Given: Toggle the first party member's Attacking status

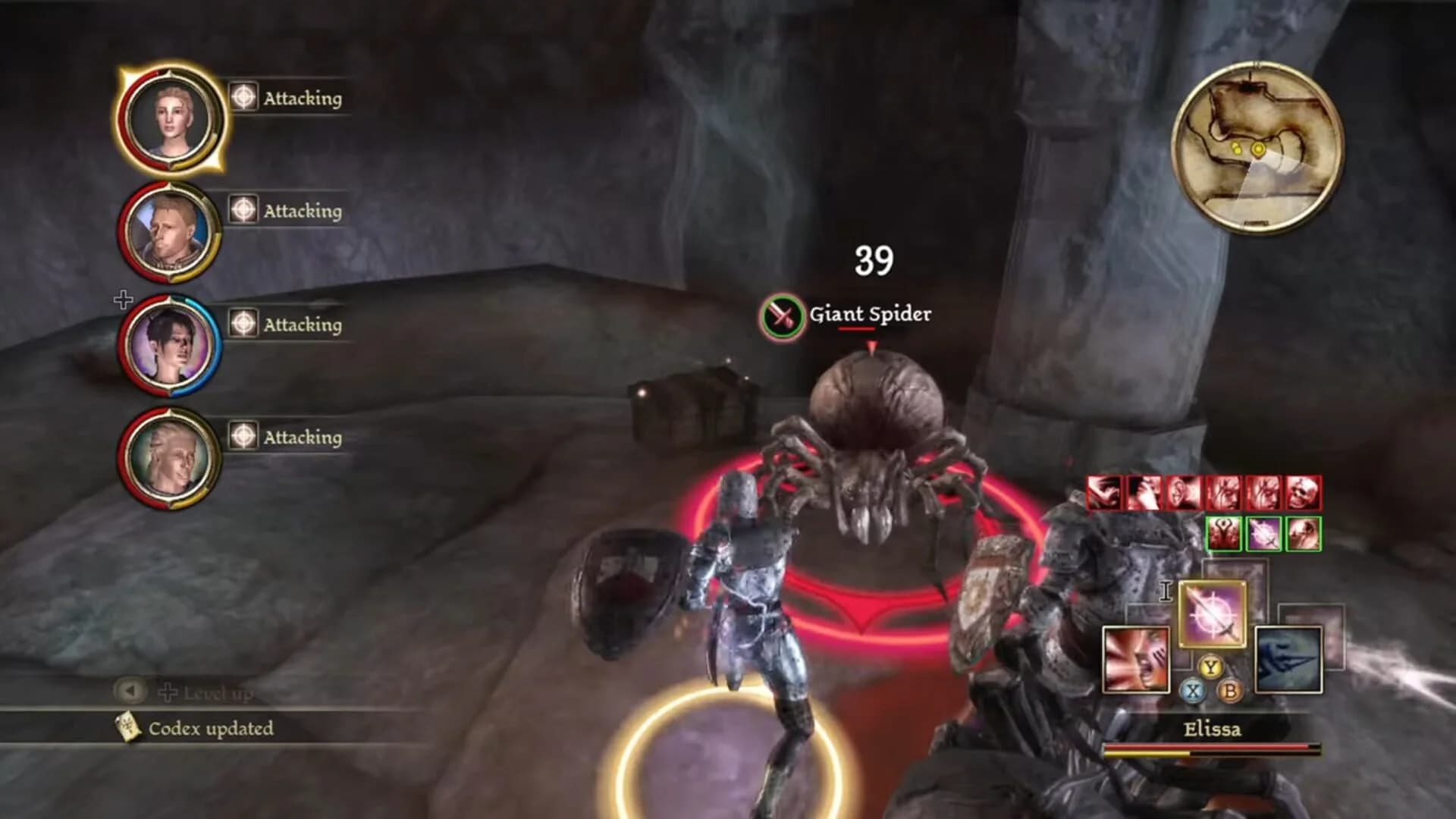Looking at the screenshot, I should [x=244, y=97].
